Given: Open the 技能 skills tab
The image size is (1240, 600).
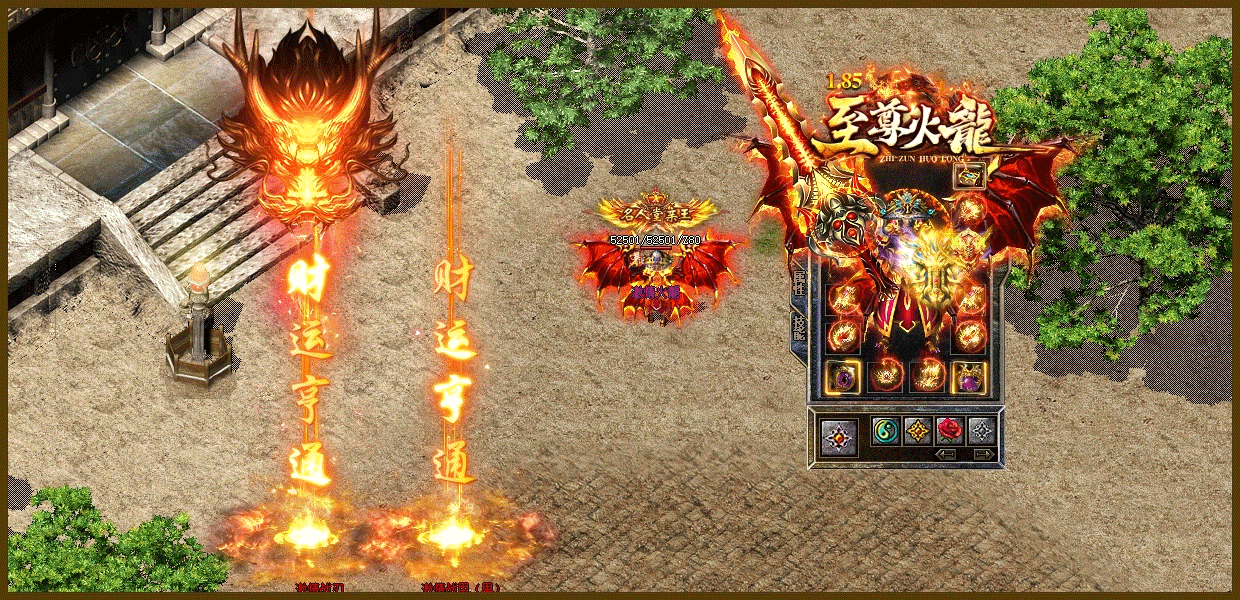Looking at the screenshot, I should pyautogui.click(x=799, y=326).
